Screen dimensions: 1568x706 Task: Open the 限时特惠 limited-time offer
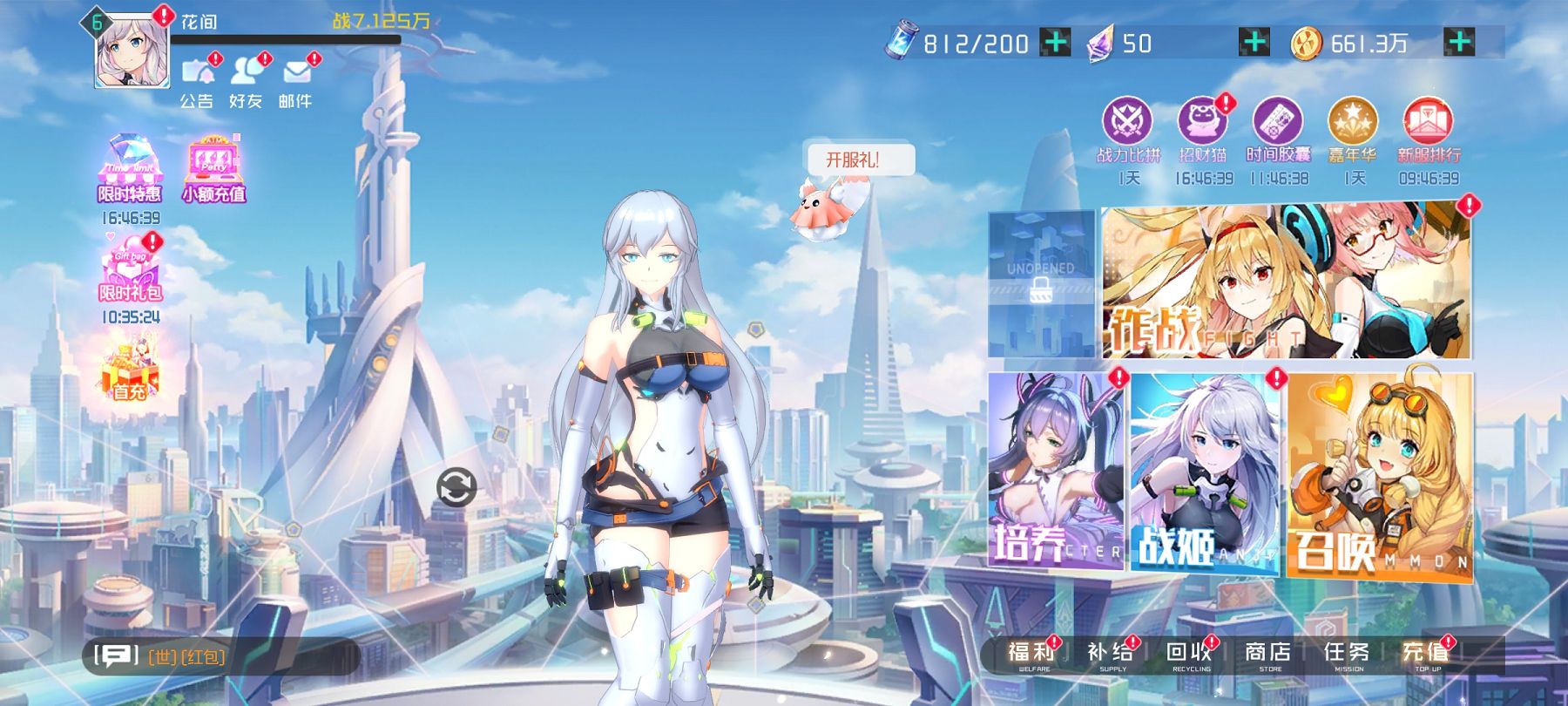point(129,171)
